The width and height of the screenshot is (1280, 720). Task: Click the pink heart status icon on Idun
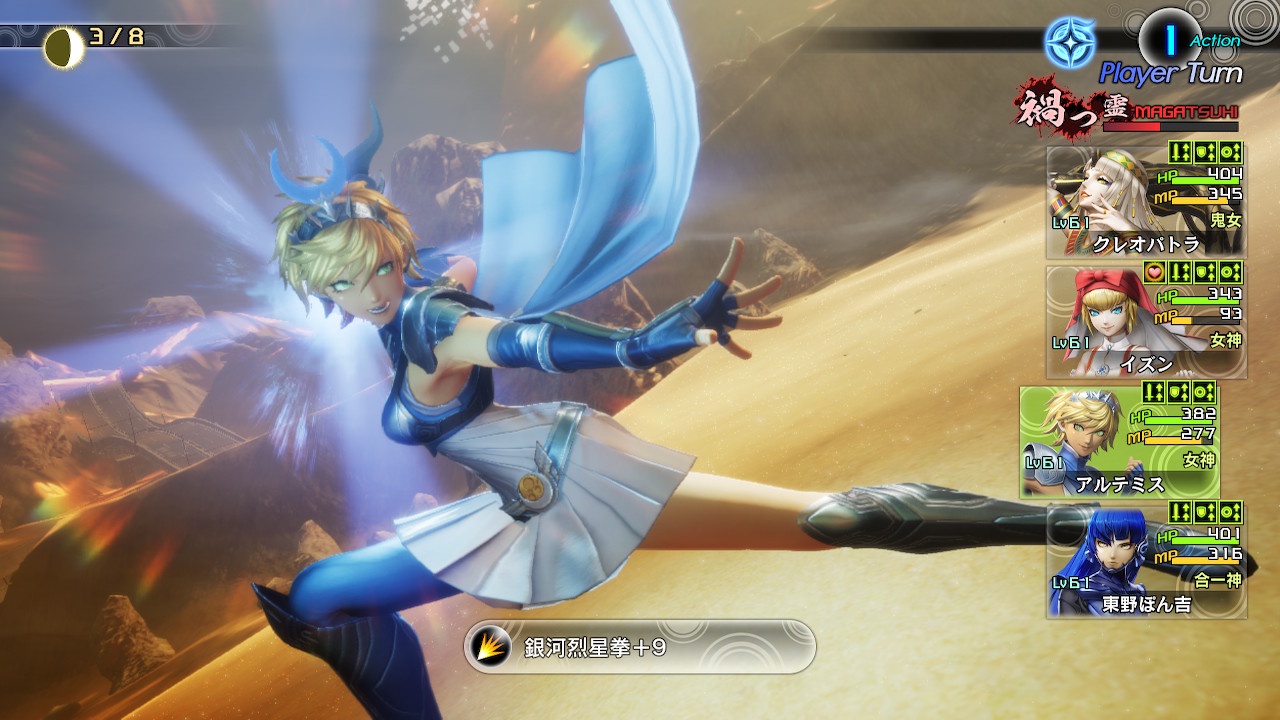[x=1155, y=272]
